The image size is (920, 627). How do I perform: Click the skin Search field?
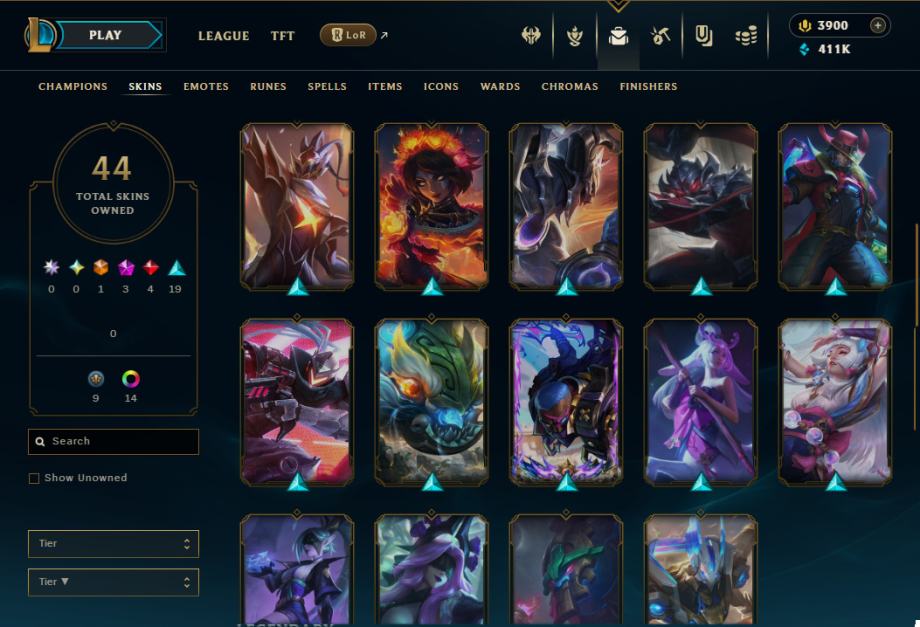[x=113, y=441]
